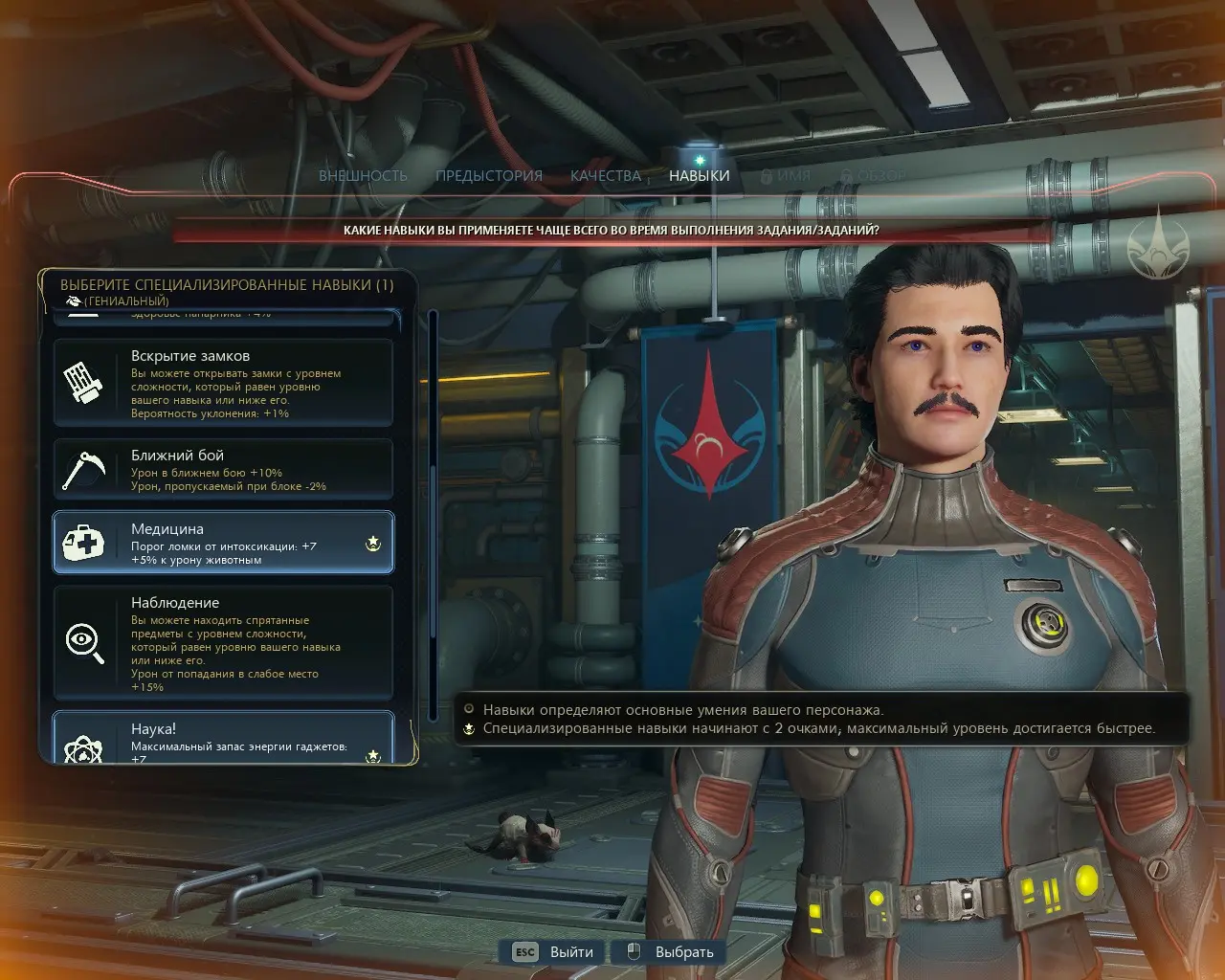Click the Выйти exit button
This screenshot has height=980, width=1225.
tap(554, 952)
